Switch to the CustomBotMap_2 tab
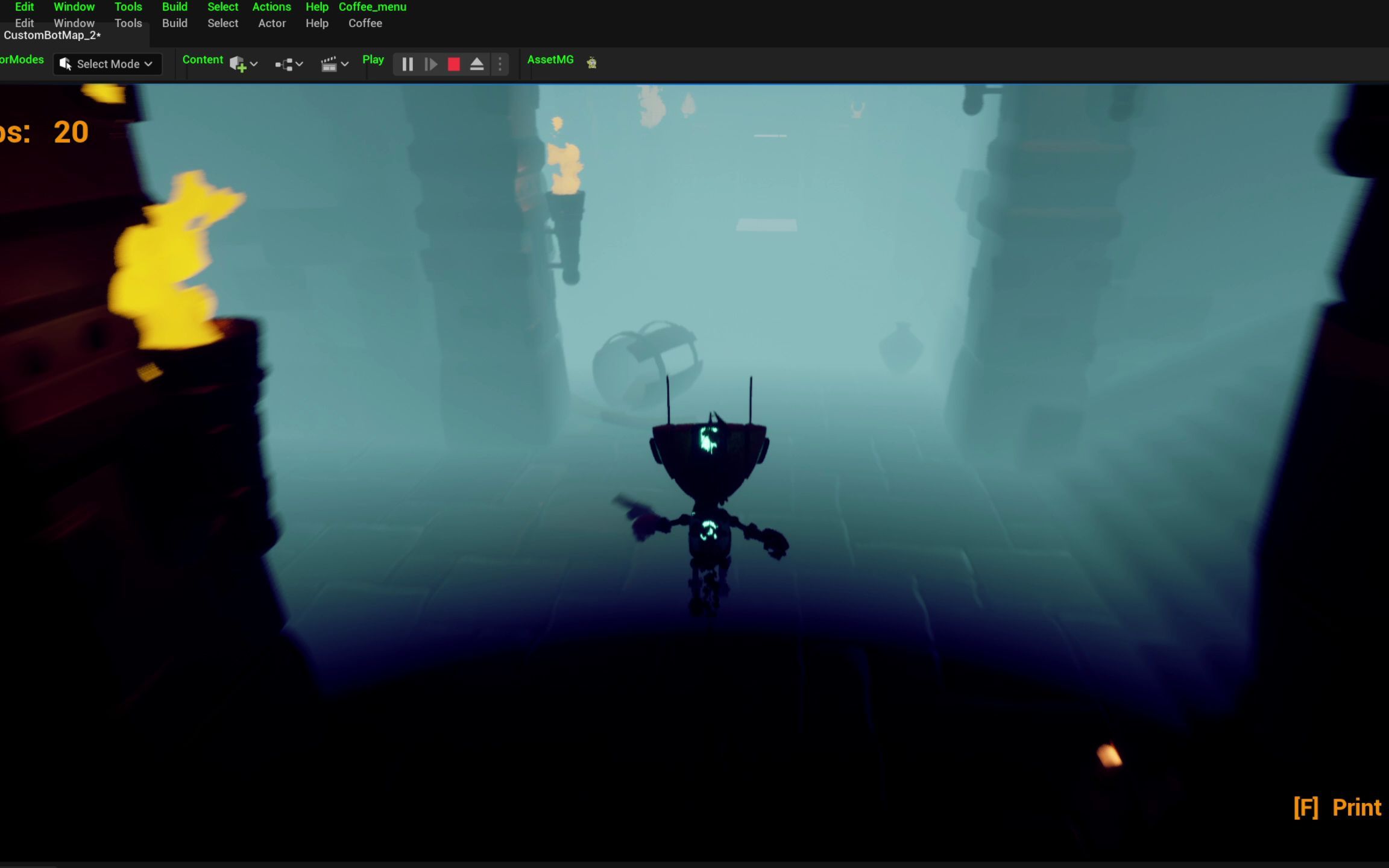 tap(52, 35)
